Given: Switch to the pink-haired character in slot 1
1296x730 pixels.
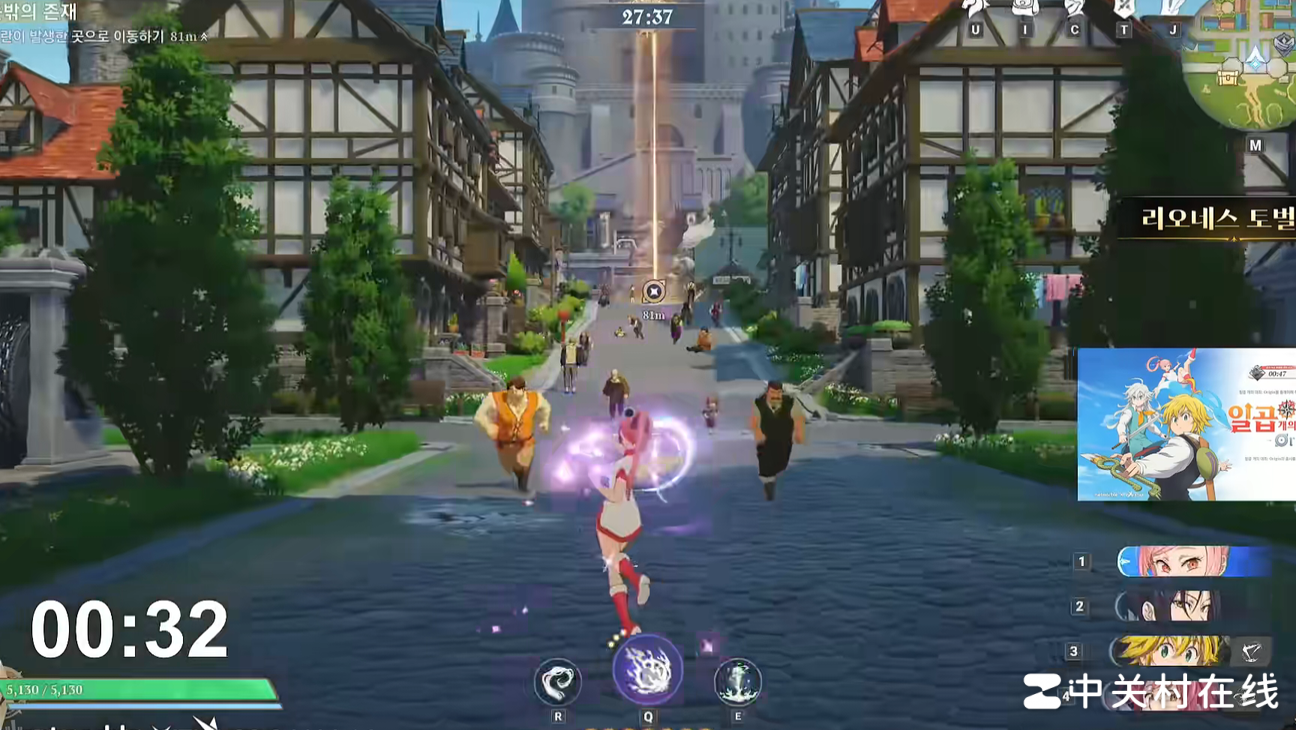Looking at the screenshot, I should (1190, 562).
